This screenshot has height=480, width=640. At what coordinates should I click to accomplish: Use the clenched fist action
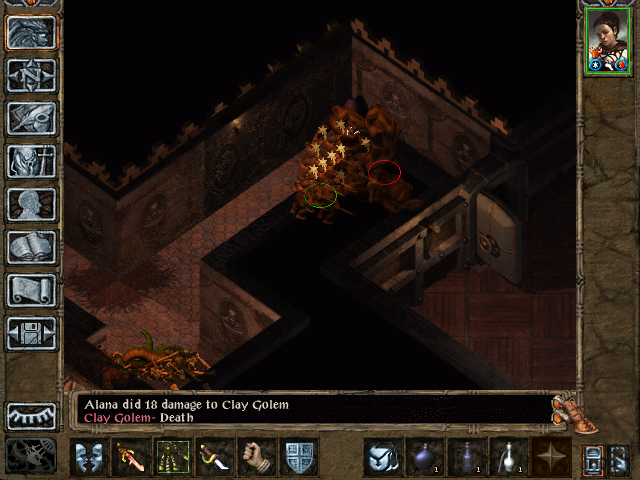[x=256, y=457]
